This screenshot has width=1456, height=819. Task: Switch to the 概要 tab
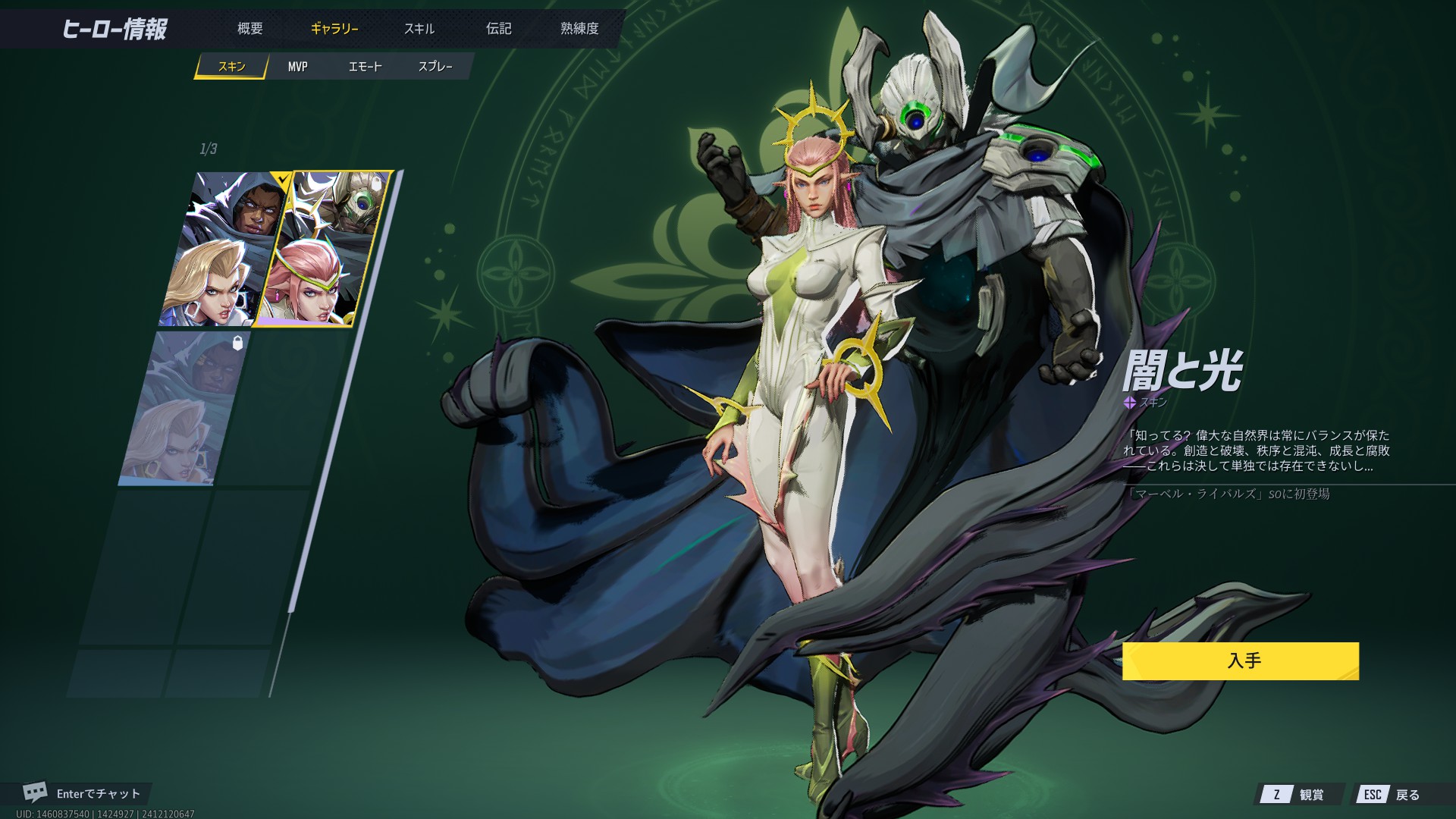click(249, 29)
